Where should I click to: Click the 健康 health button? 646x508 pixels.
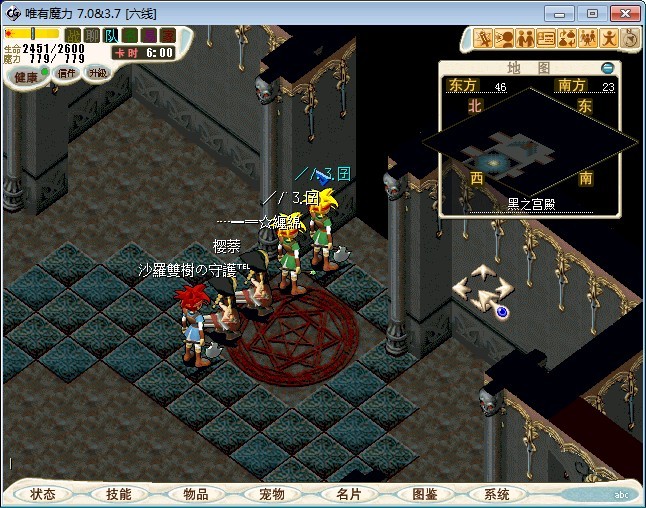(26, 76)
